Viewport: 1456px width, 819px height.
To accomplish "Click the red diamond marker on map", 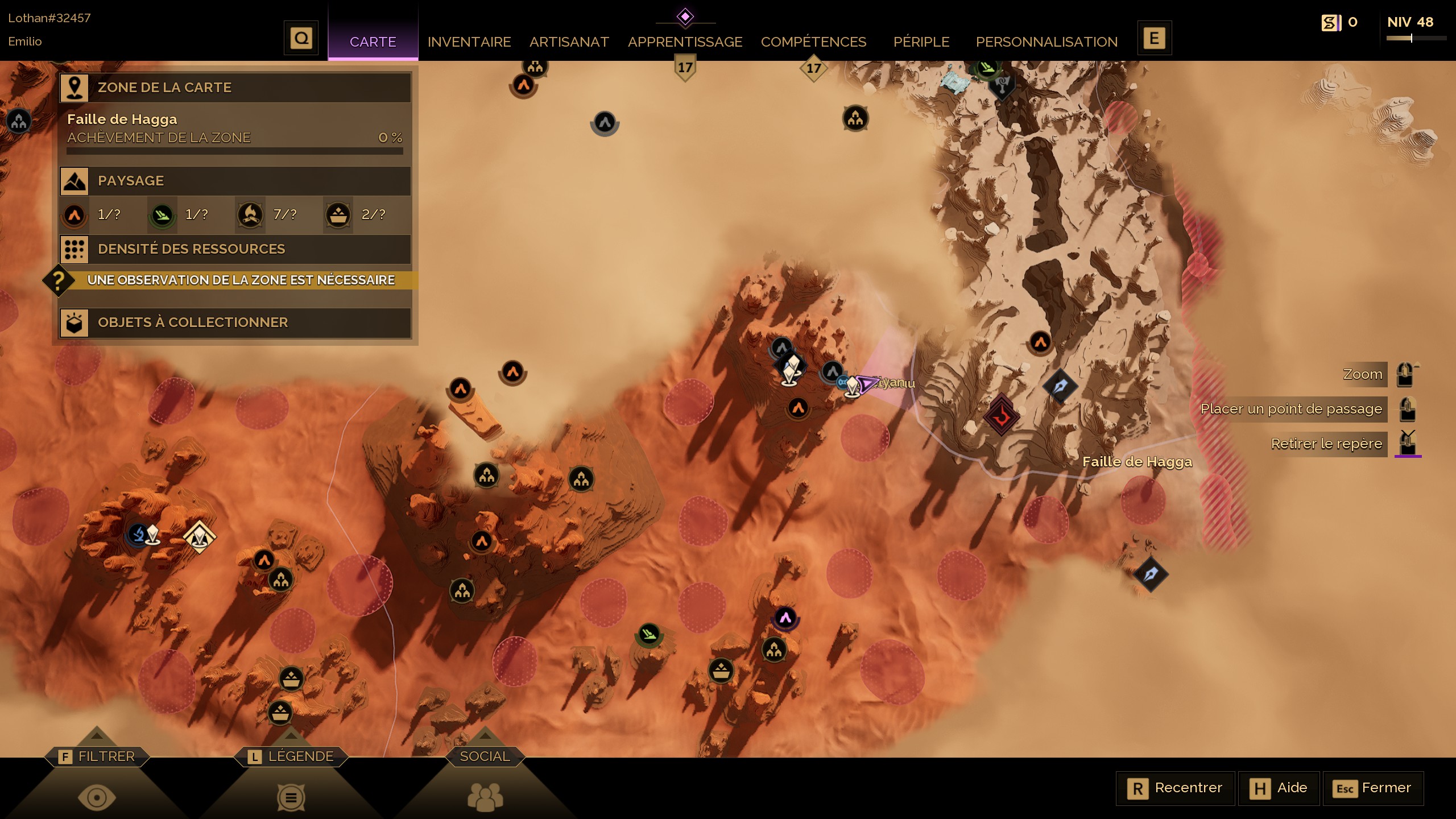I will [1001, 416].
